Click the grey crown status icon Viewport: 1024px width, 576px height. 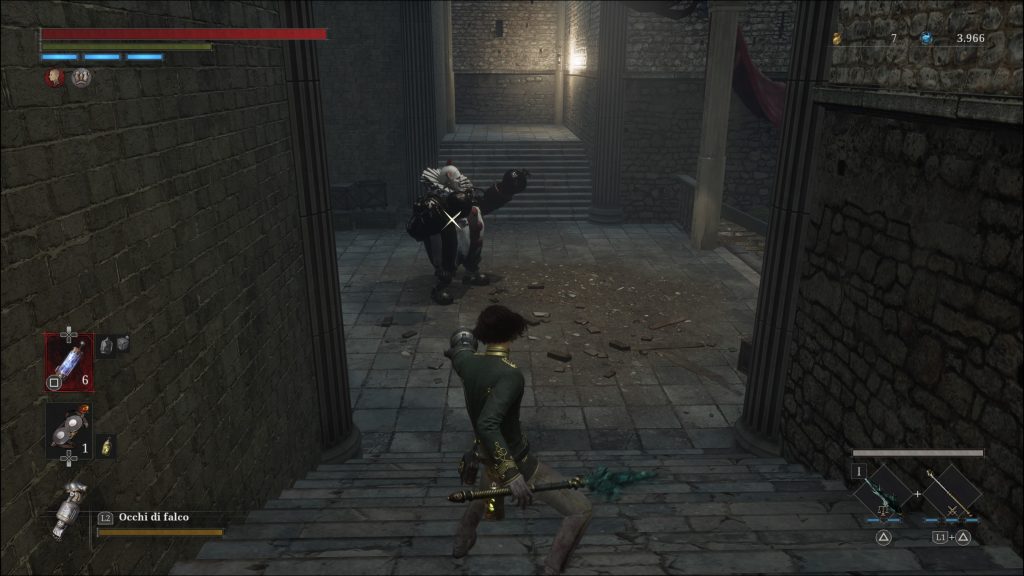(82, 77)
